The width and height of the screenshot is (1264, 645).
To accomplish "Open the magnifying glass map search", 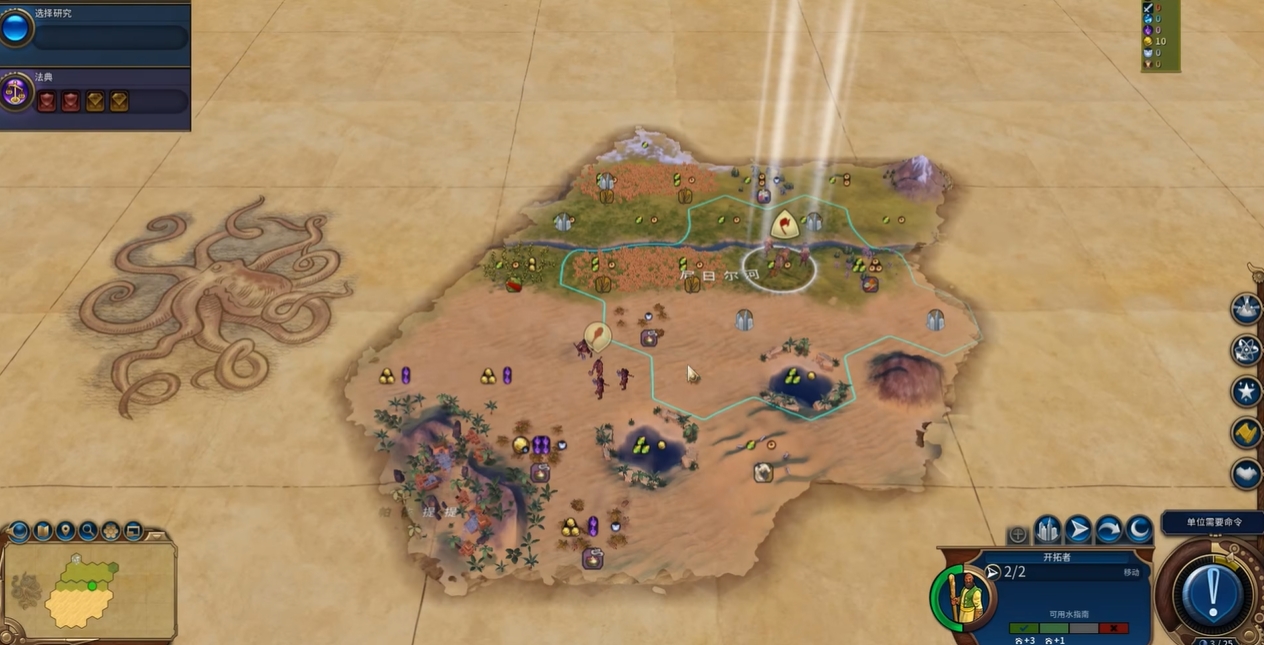I will (x=88, y=531).
